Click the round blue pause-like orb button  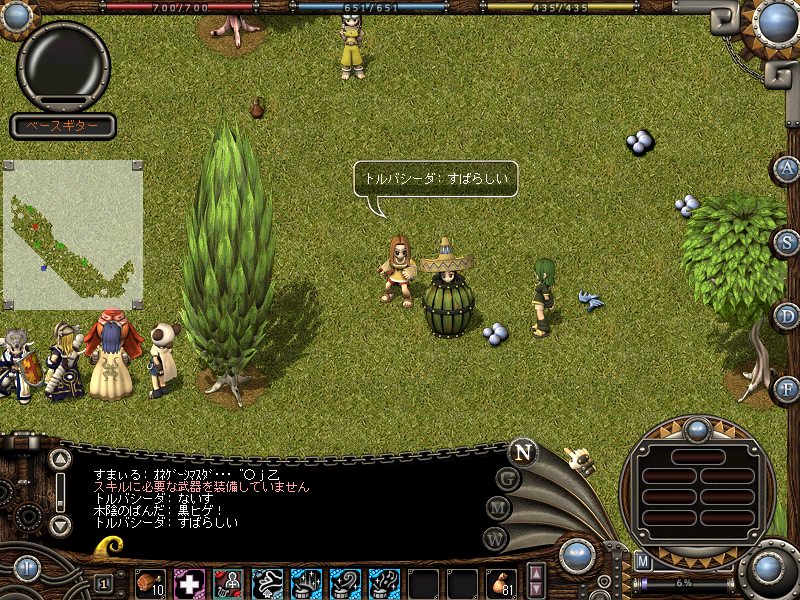pos(25,570)
